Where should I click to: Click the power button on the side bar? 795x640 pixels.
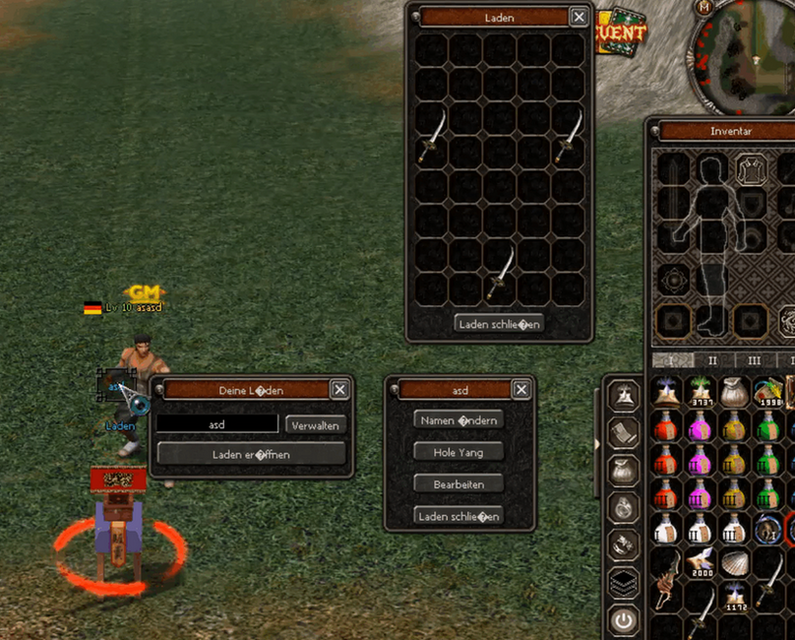624,620
